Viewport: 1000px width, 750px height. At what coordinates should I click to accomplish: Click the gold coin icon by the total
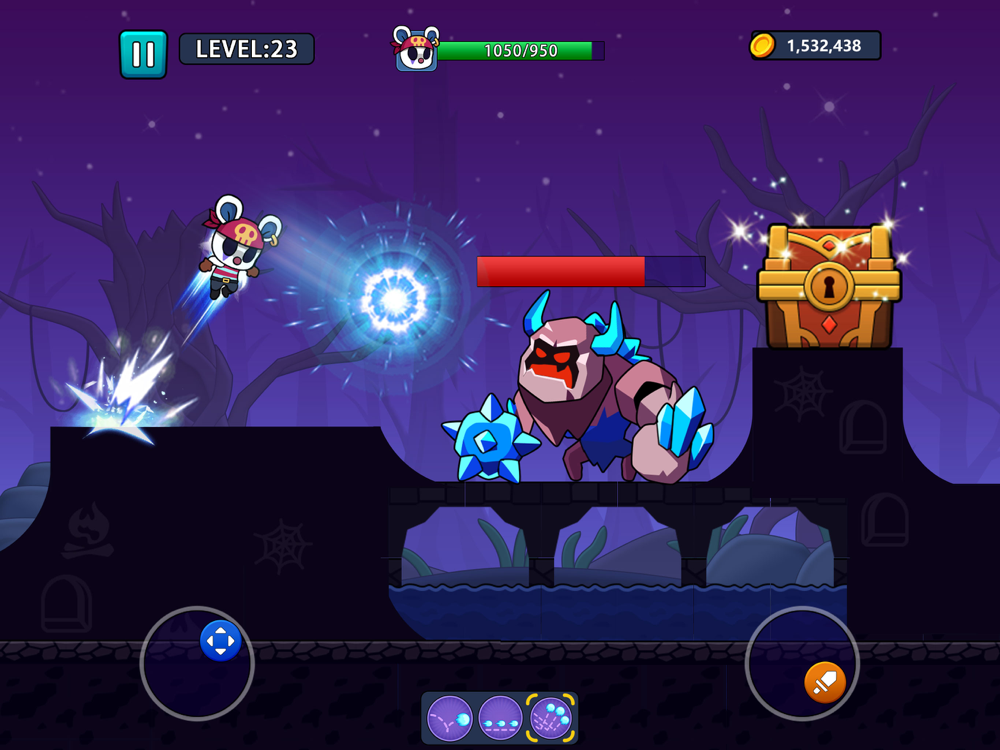(763, 45)
